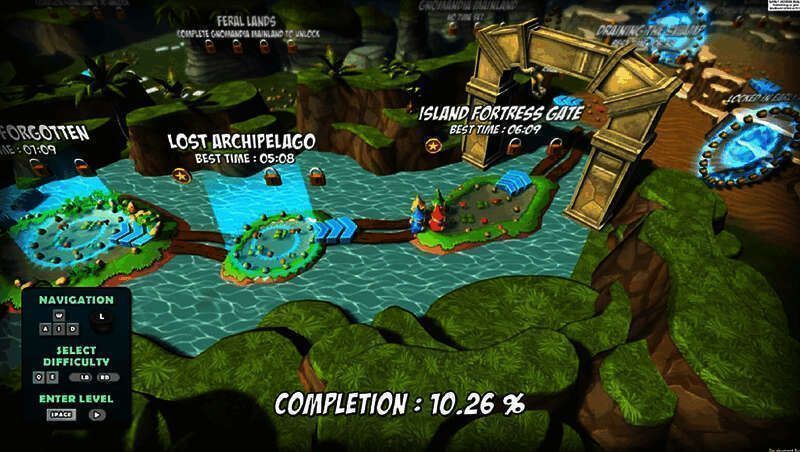Click the star medal under Lost Archipelago

click(x=181, y=176)
